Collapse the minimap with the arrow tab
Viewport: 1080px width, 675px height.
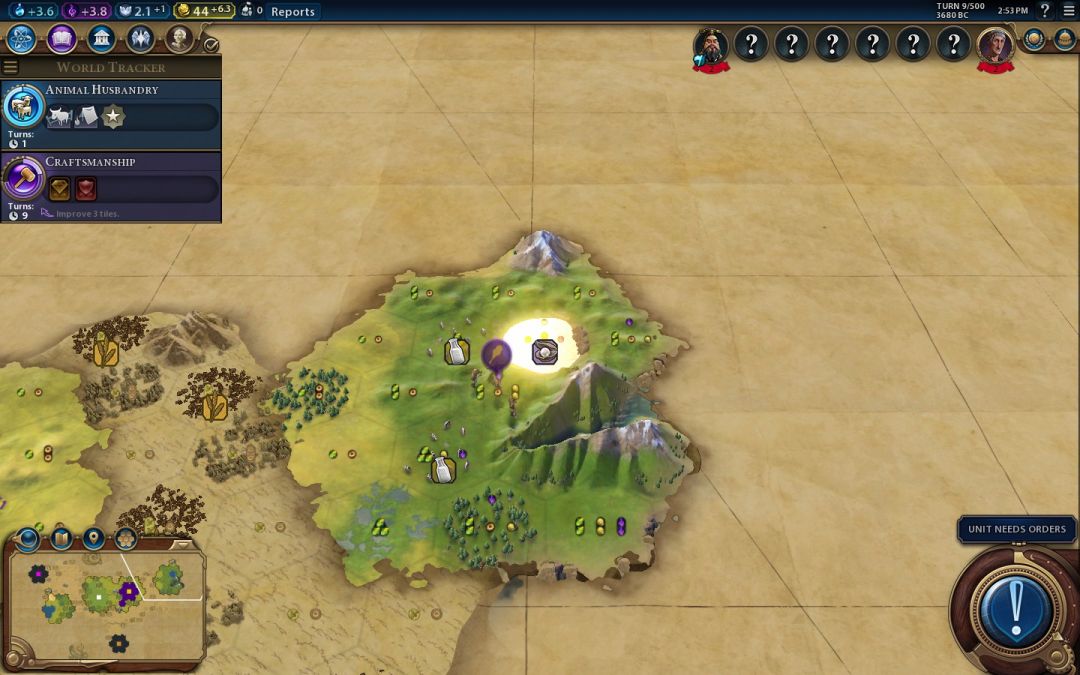tap(182, 545)
